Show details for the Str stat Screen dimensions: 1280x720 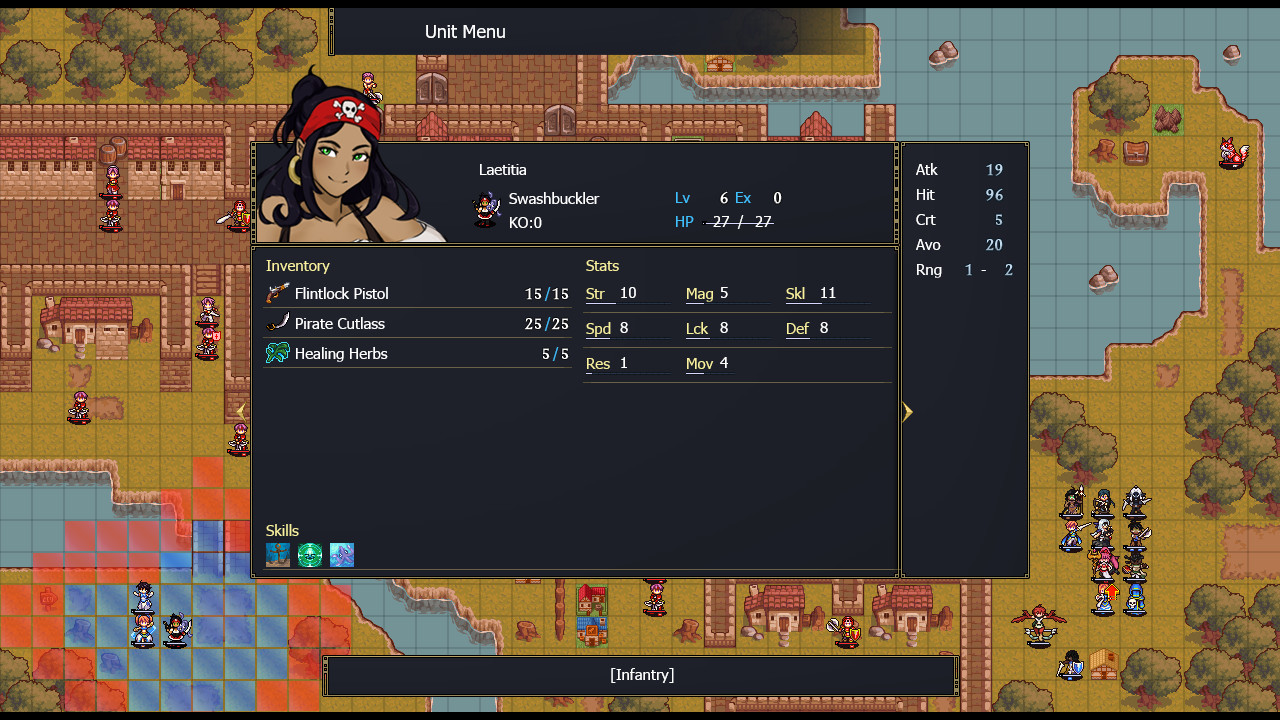coord(596,294)
